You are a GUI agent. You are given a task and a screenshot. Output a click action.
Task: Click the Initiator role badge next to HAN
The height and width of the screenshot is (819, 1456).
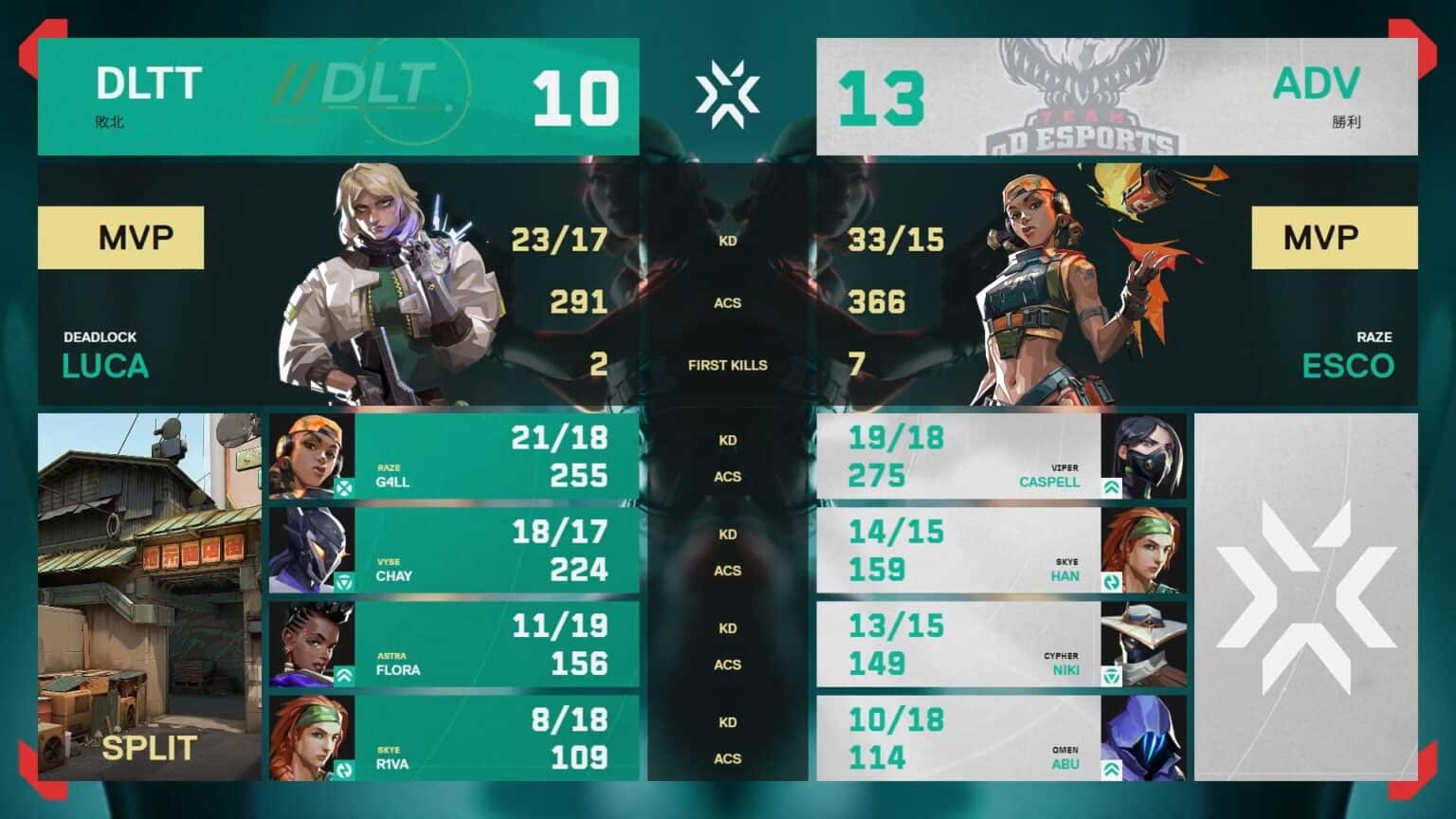pos(1110,581)
